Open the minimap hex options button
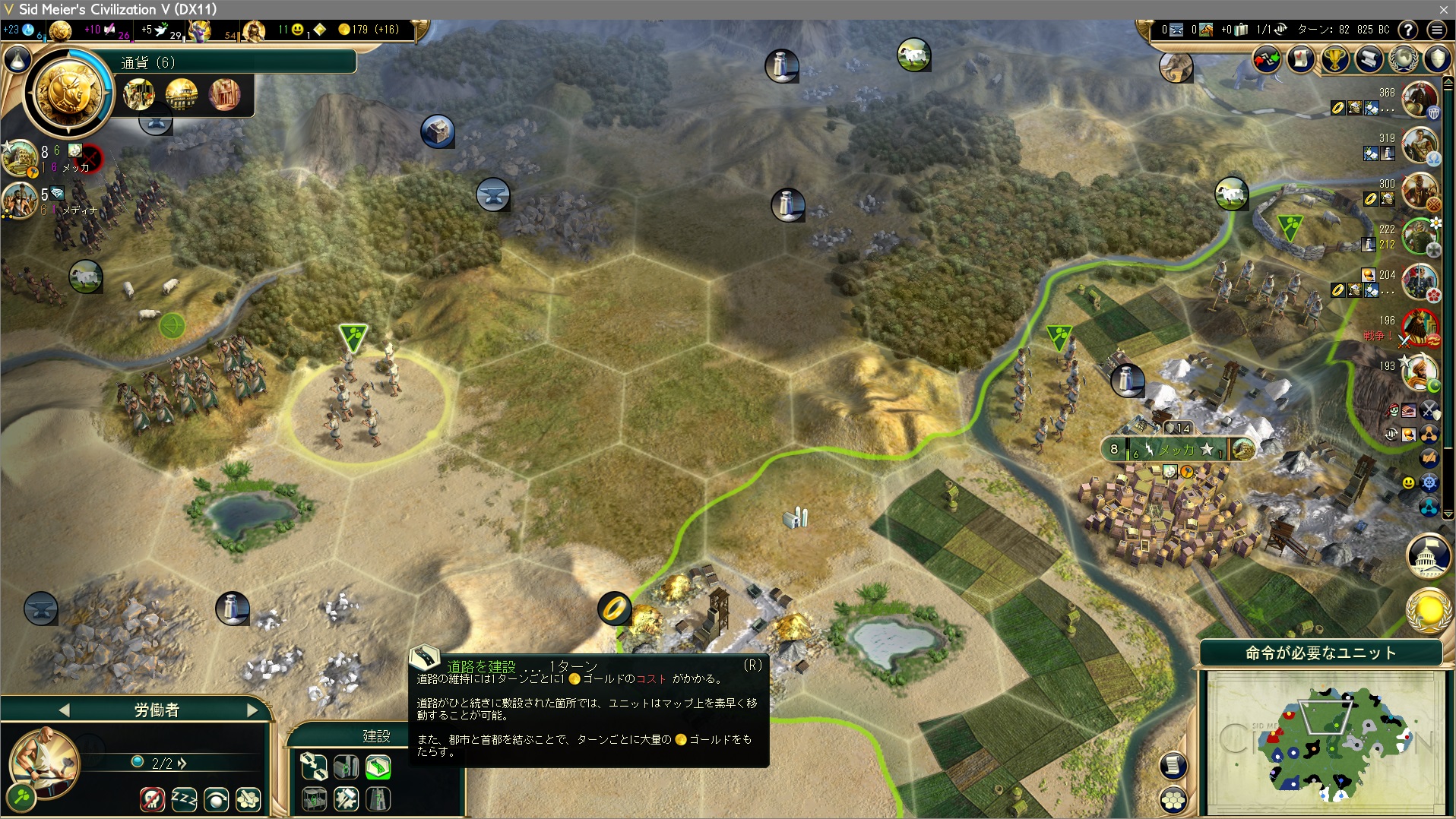 point(1174,799)
